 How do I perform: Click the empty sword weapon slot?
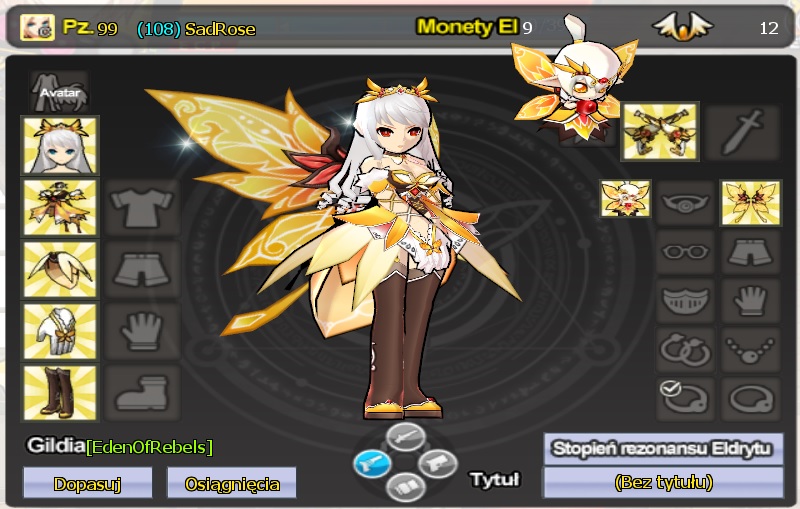point(742,131)
